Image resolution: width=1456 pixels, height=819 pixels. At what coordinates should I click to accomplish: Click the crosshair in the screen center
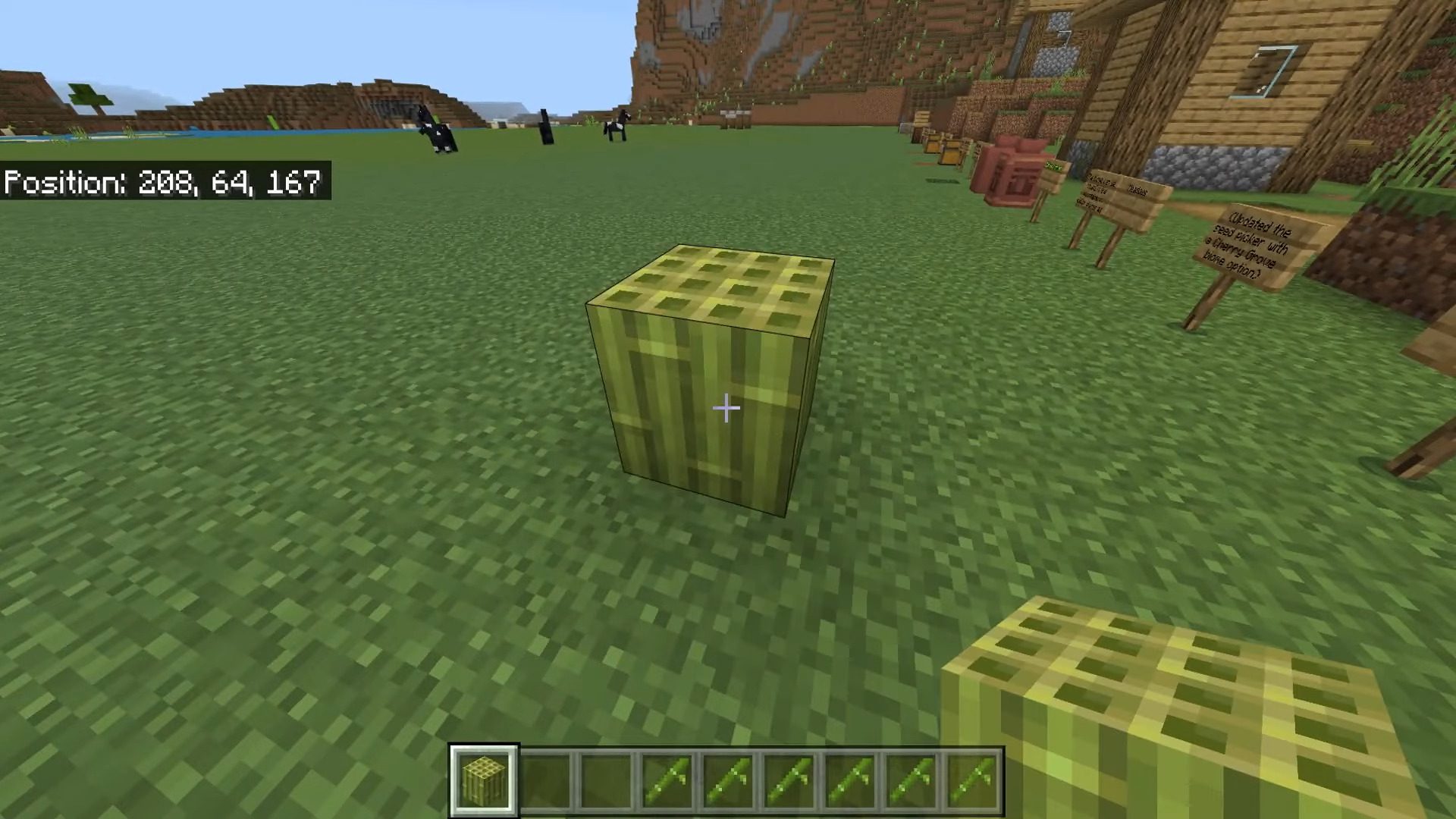[x=726, y=409]
